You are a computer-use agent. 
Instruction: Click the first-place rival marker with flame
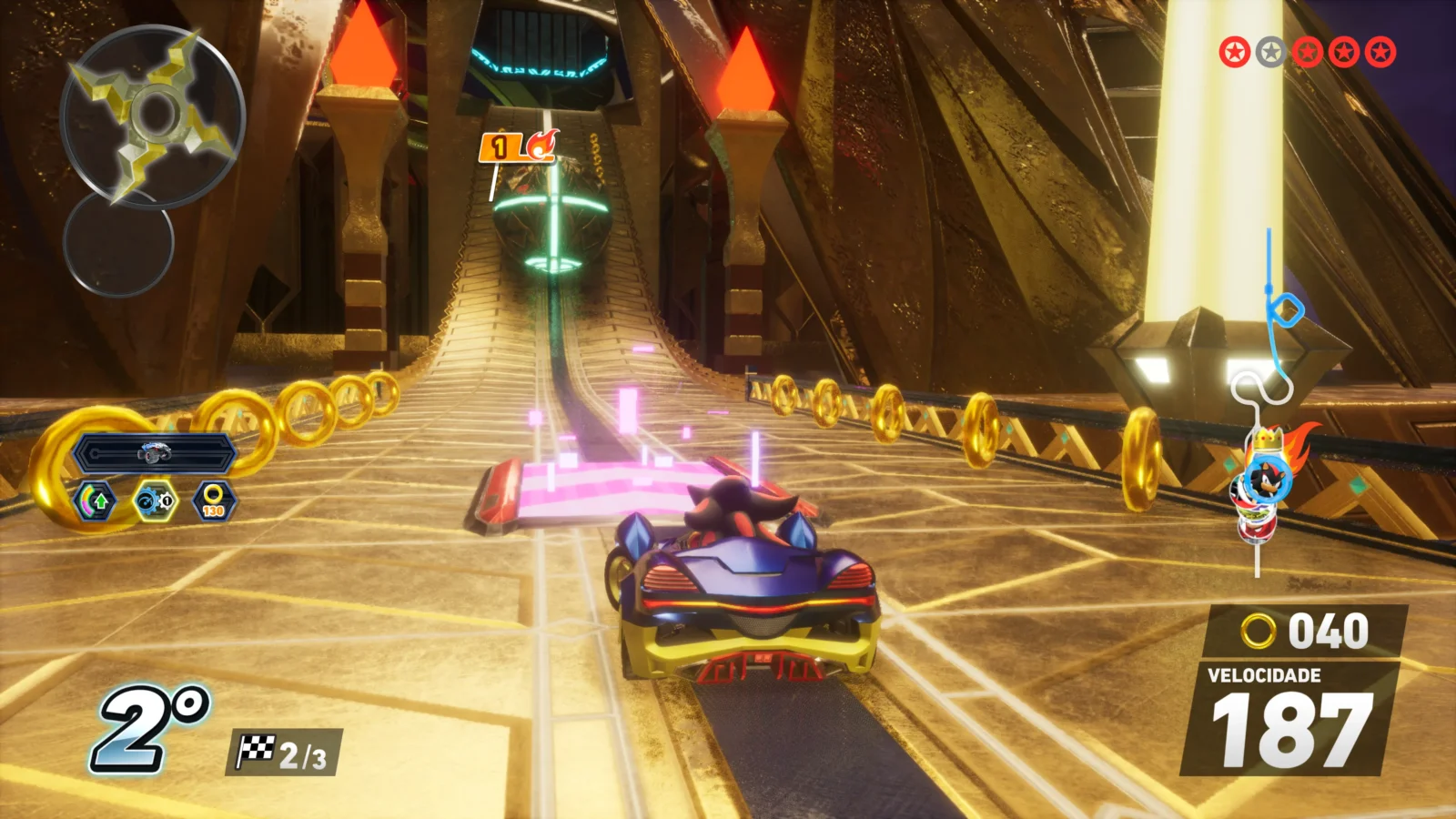click(x=519, y=147)
